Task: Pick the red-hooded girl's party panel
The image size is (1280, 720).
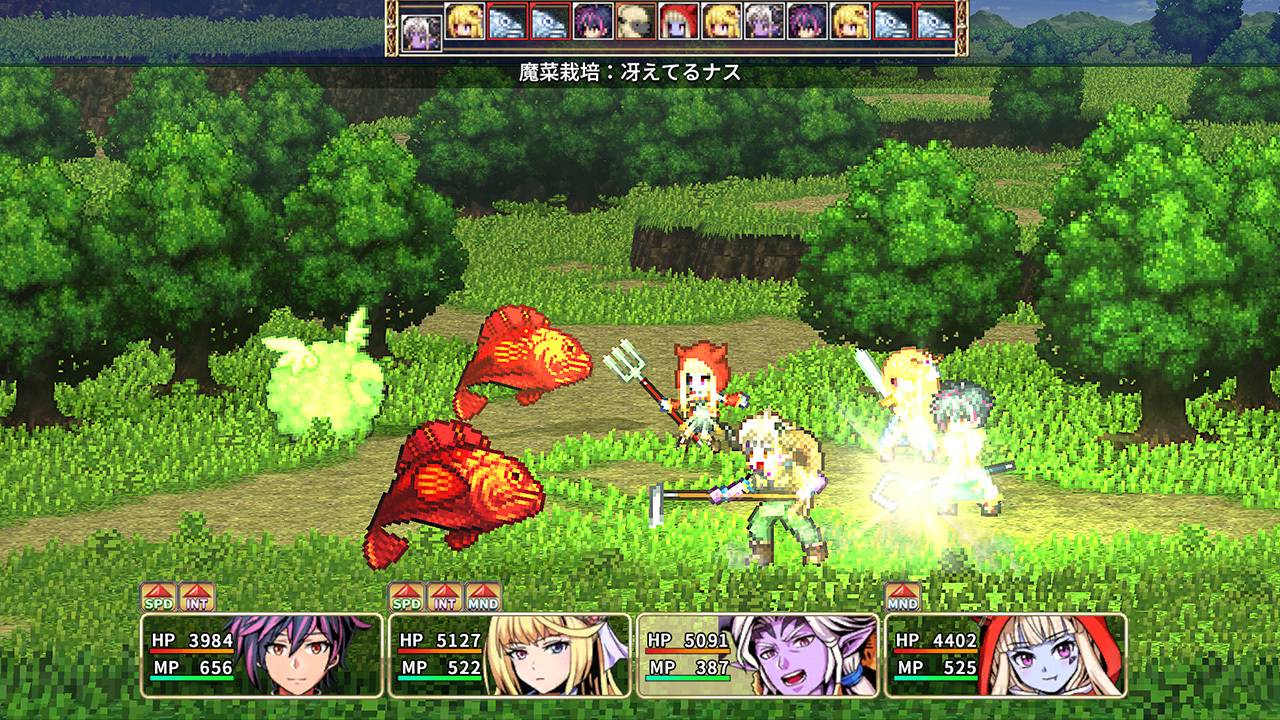Action: [1006, 655]
